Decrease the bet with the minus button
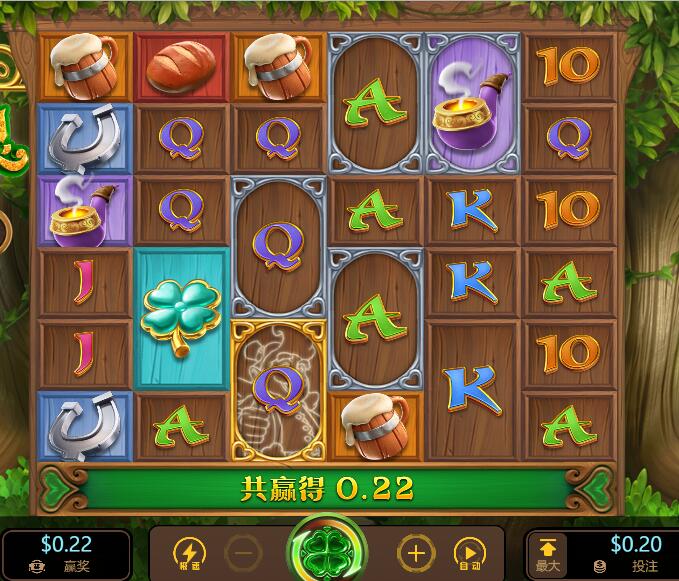The width and height of the screenshot is (679, 581). click(x=241, y=553)
